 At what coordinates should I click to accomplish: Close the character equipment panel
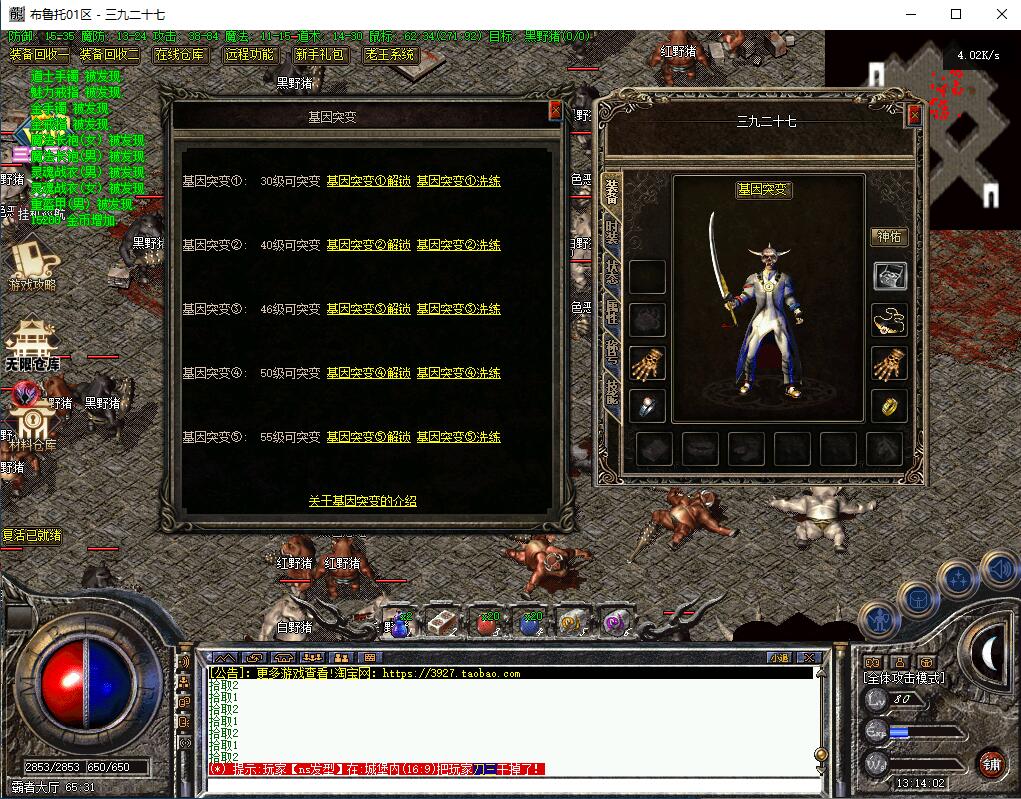(914, 115)
